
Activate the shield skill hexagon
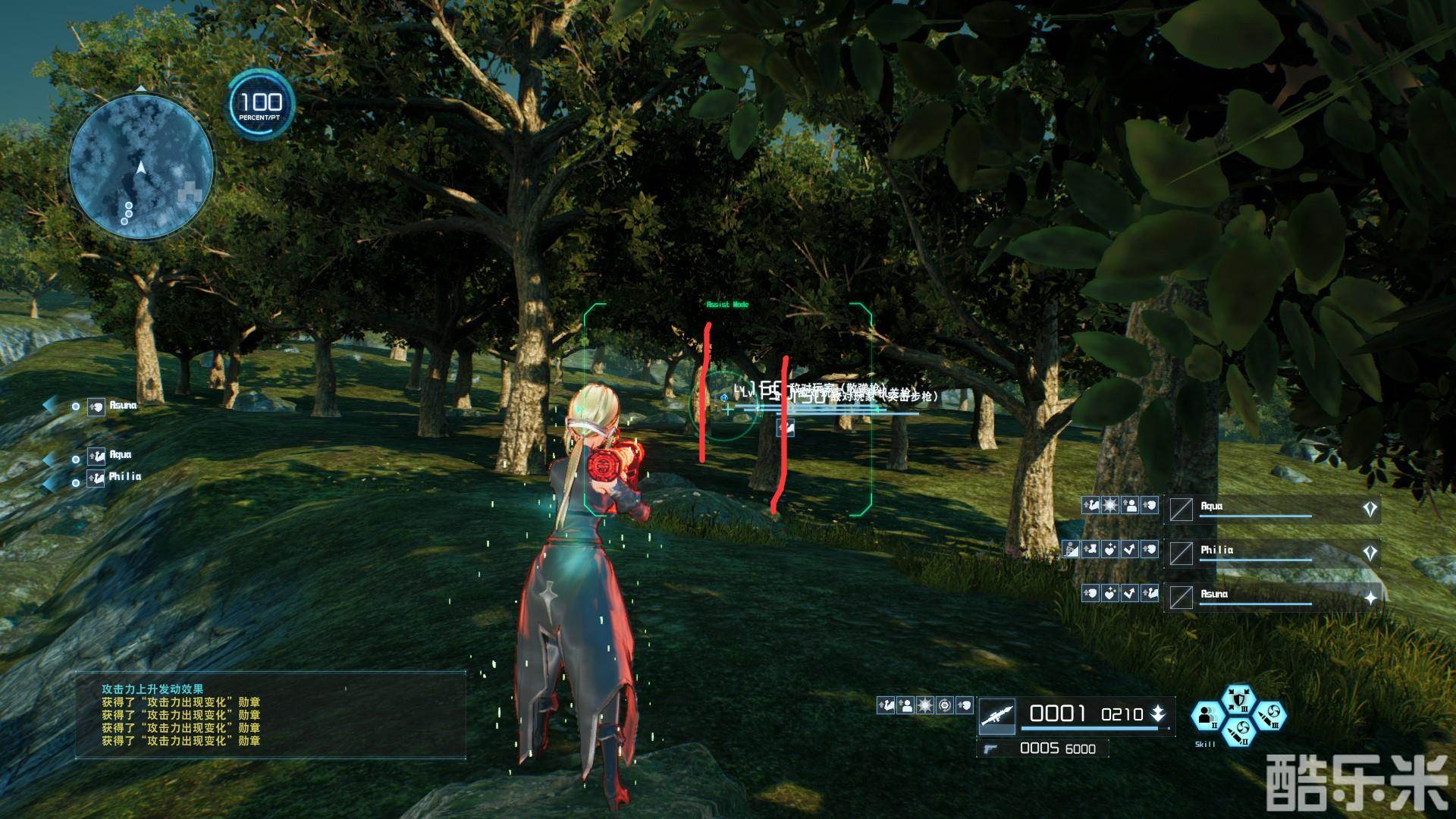coord(1238,701)
